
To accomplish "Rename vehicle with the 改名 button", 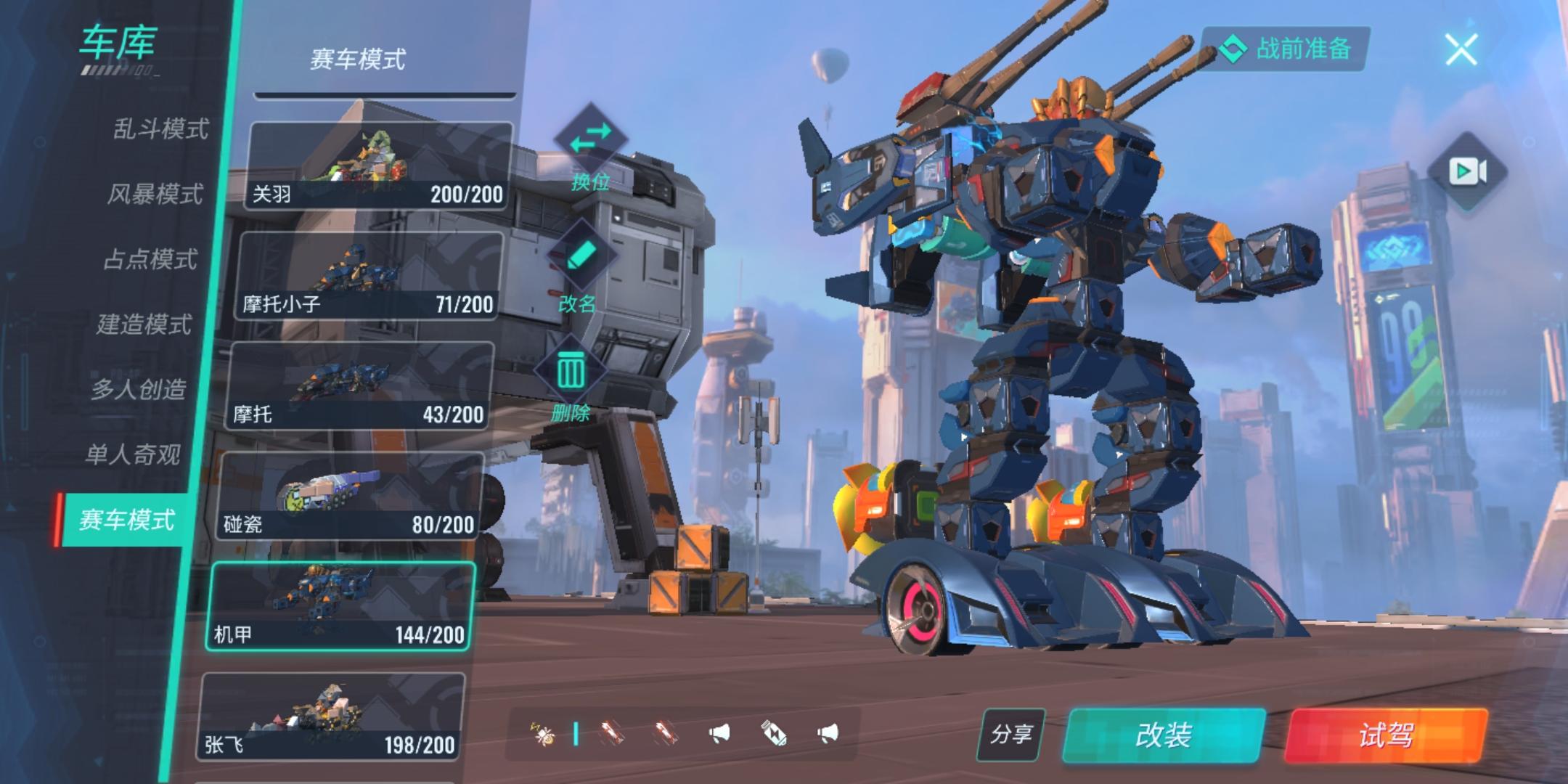I will (579, 268).
